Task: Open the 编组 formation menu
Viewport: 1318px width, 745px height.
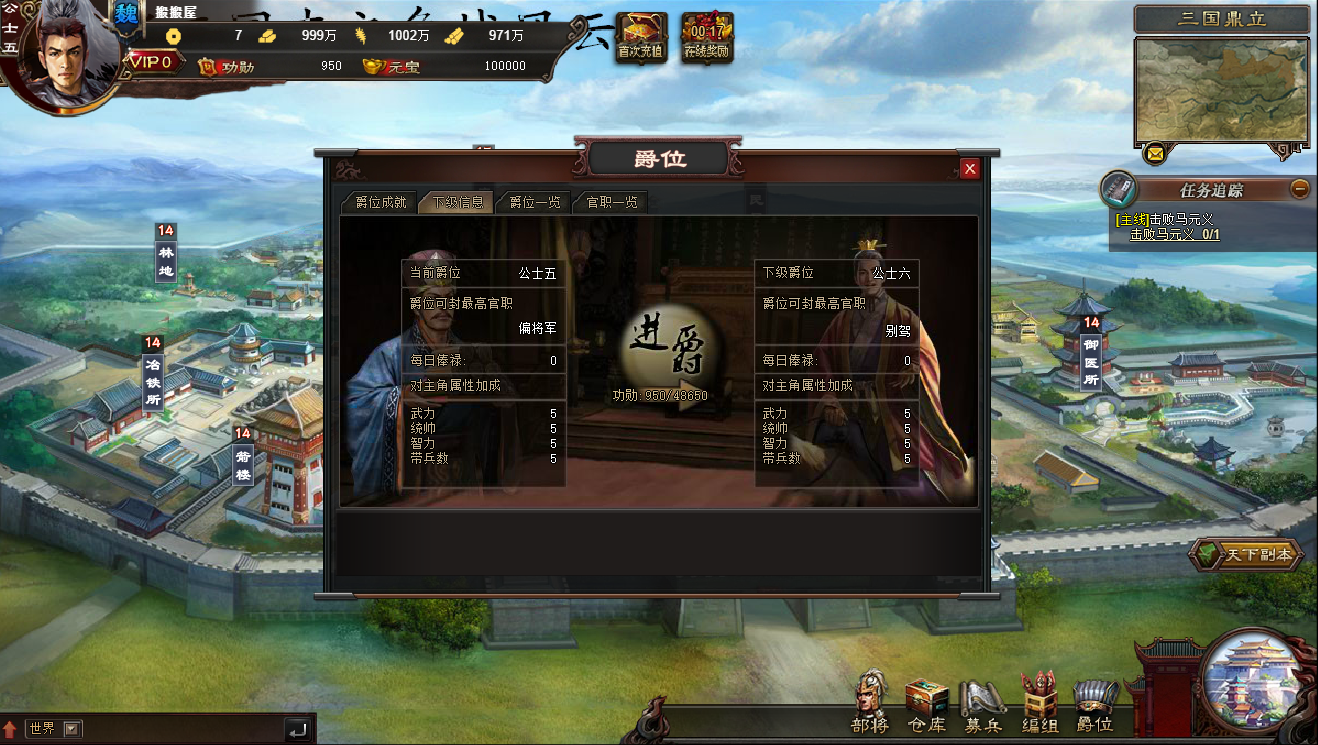Action: (x=1039, y=703)
